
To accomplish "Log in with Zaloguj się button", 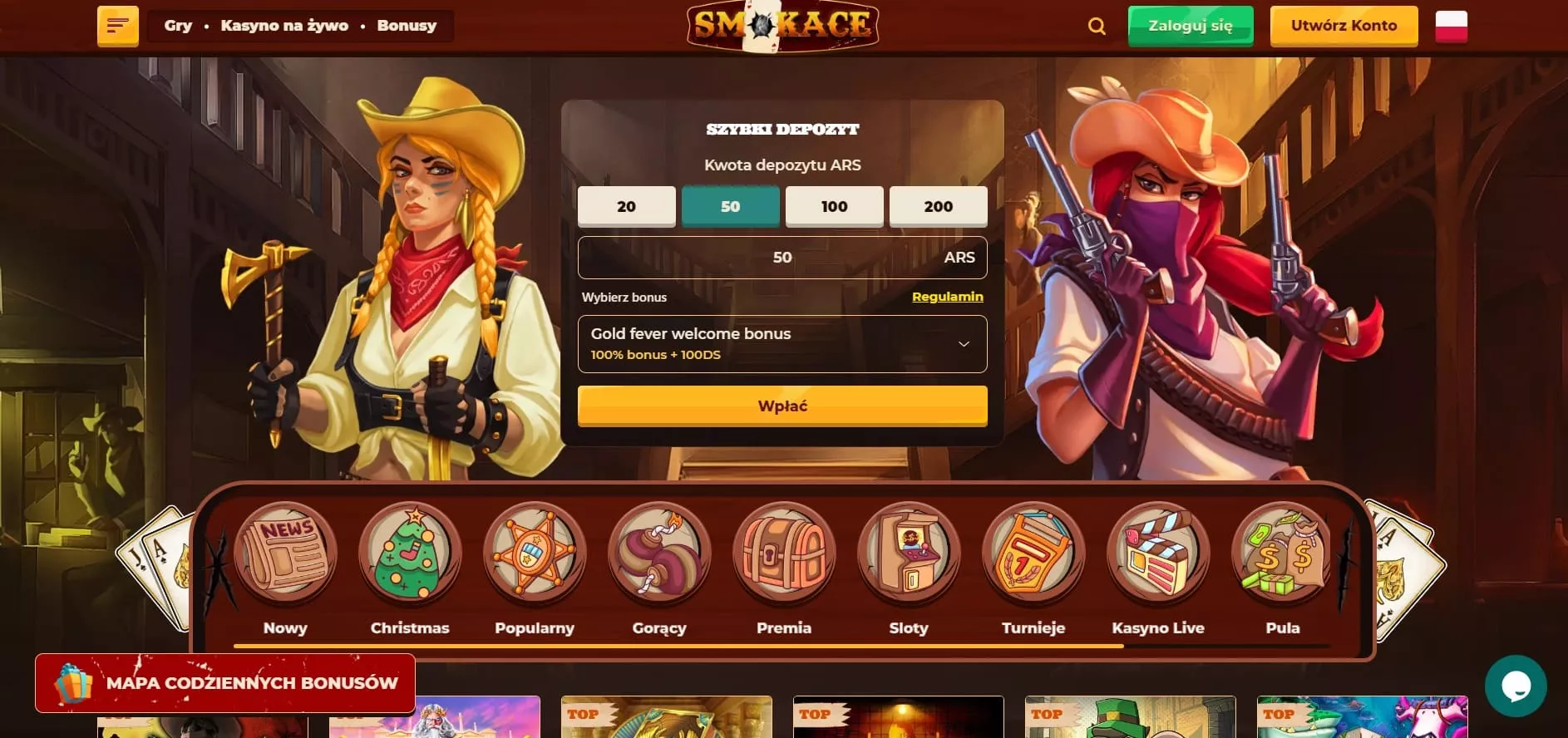I will pos(1190,26).
